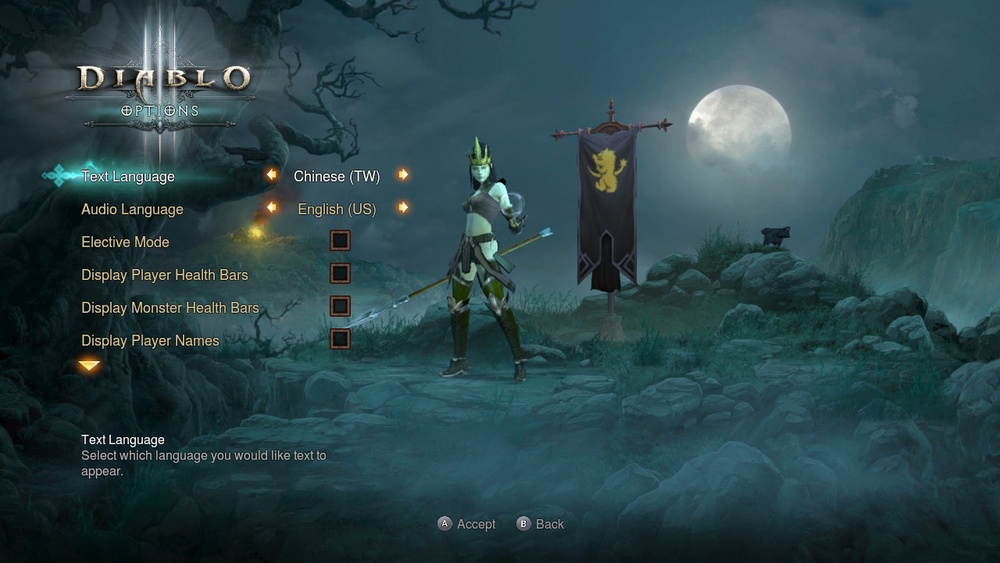Click the left arrow beside Chinese (TW)
Screen dimensions: 1000x563
coord(271,175)
